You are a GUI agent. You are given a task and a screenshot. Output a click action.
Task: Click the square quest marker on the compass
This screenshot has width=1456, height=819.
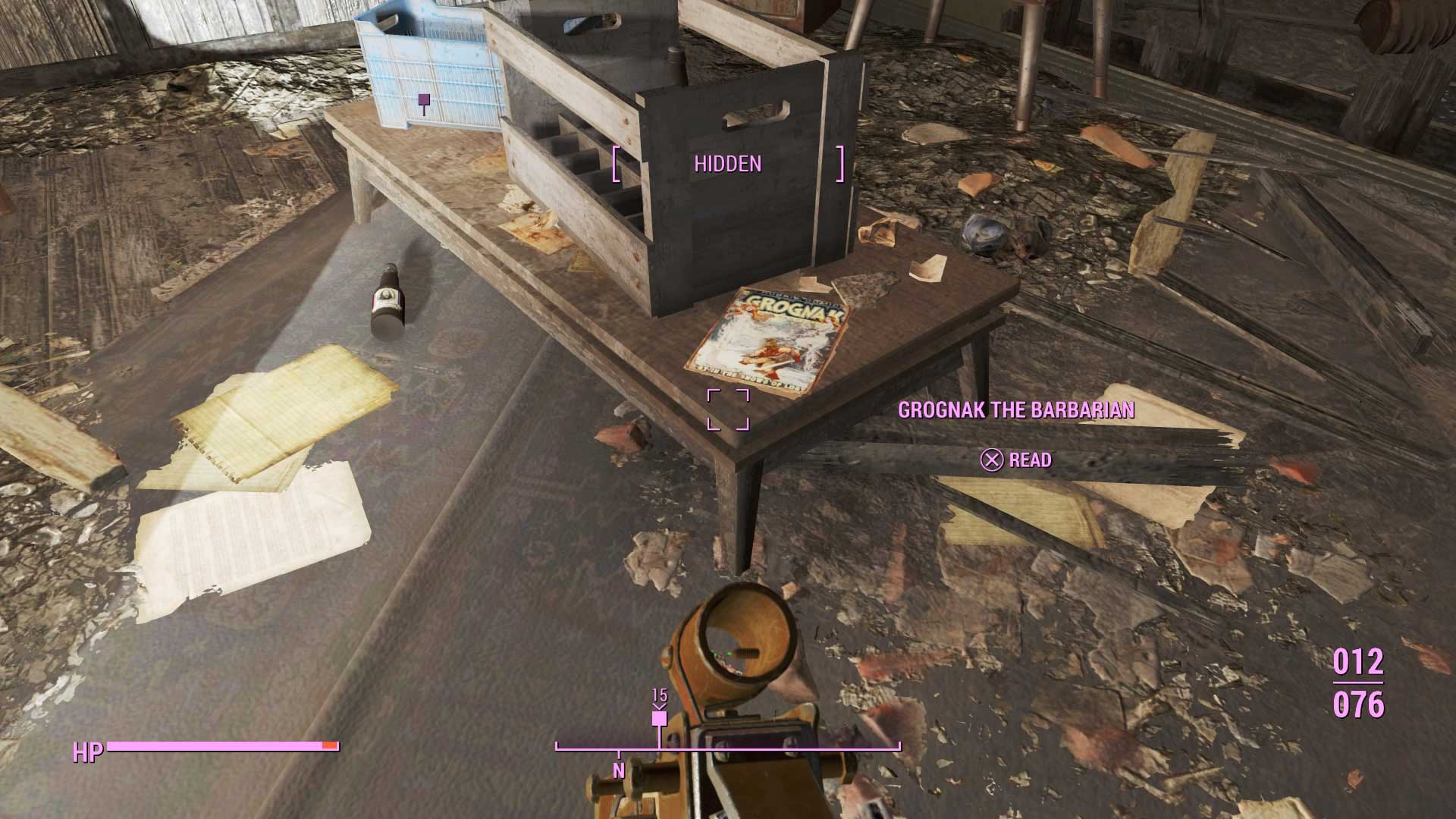659,718
